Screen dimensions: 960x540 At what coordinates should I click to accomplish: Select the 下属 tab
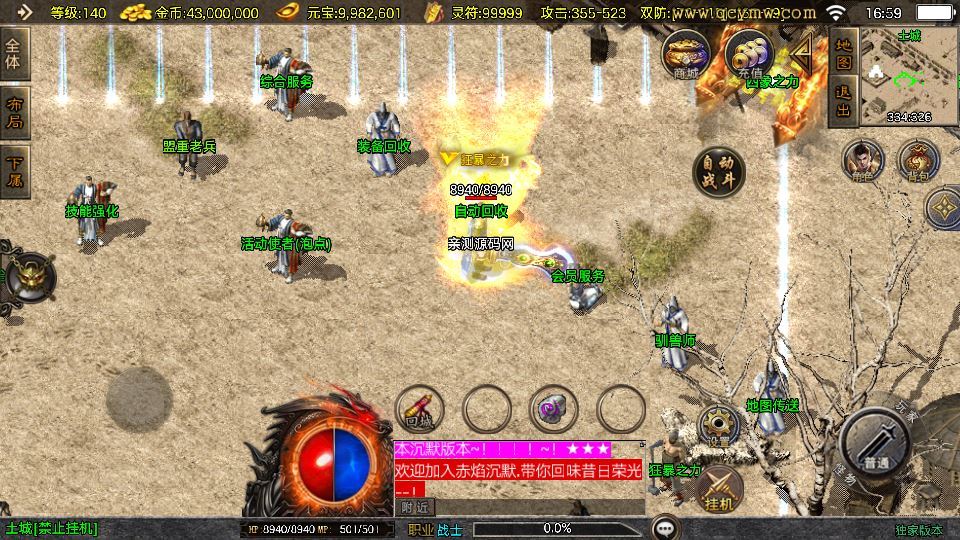(15, 171)
